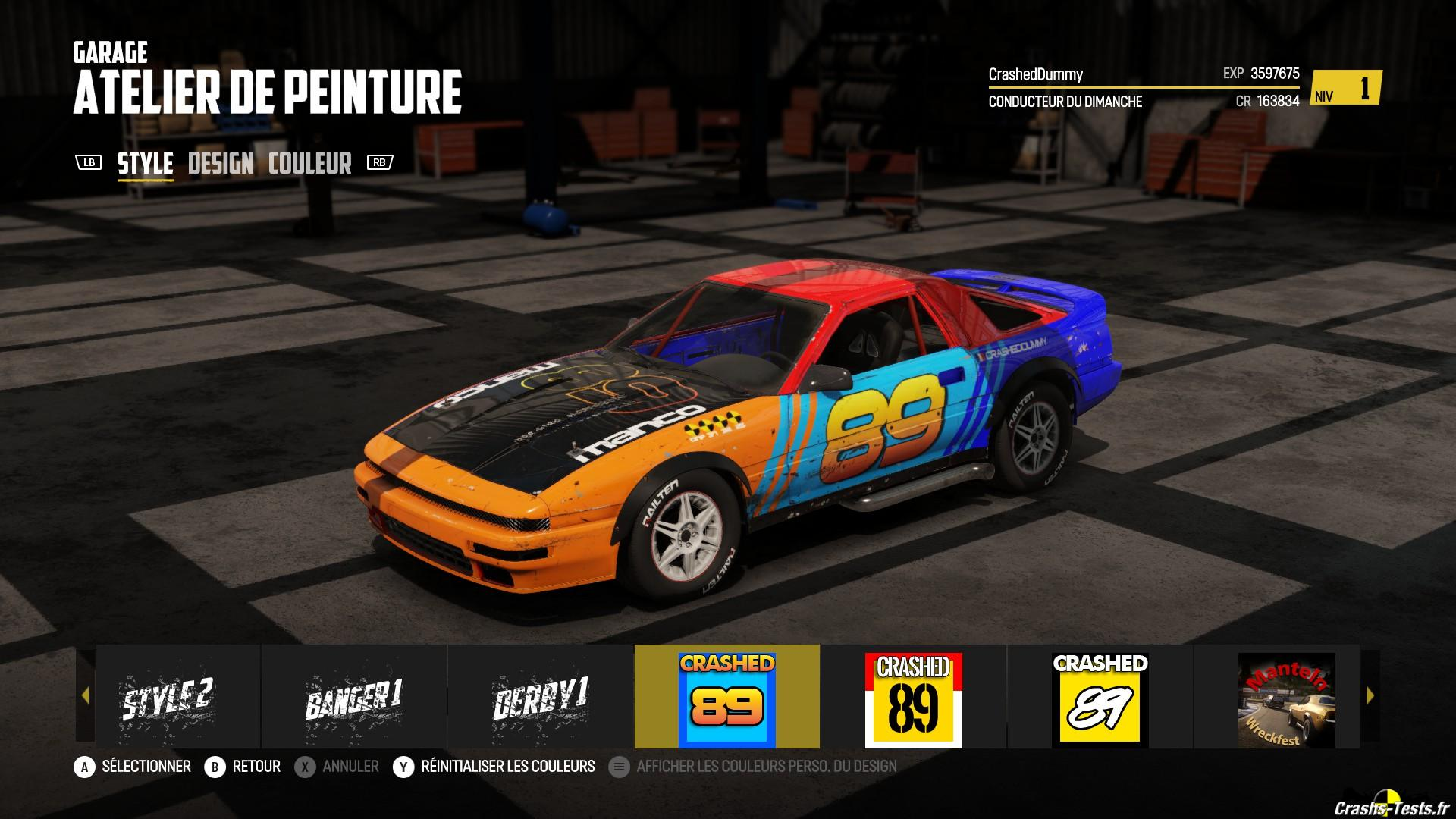Pick the Derby 1 paint style
The height and width of the screenshot is (819, 1456).
541,697
